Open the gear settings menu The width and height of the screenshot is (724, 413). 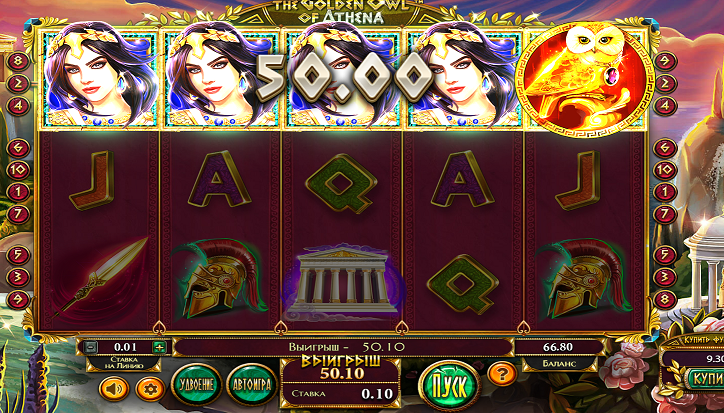(152, 386)
